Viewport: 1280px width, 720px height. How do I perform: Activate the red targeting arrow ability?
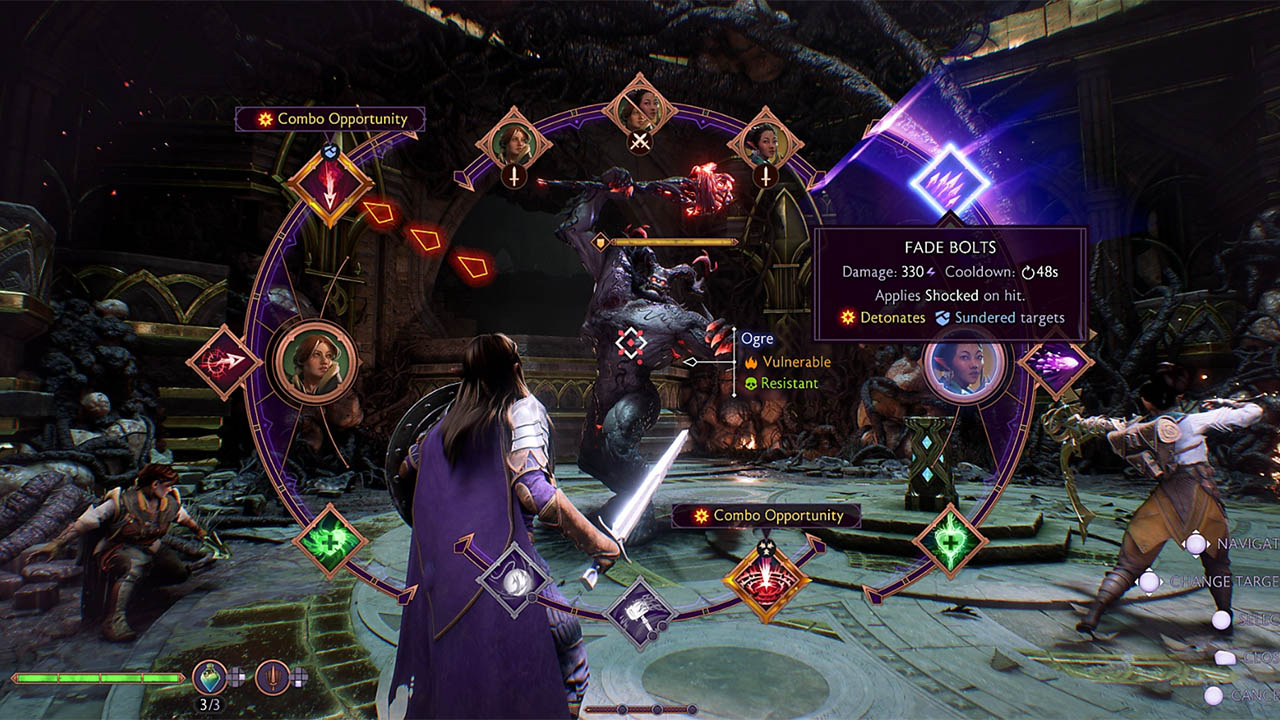pos(223,361)
